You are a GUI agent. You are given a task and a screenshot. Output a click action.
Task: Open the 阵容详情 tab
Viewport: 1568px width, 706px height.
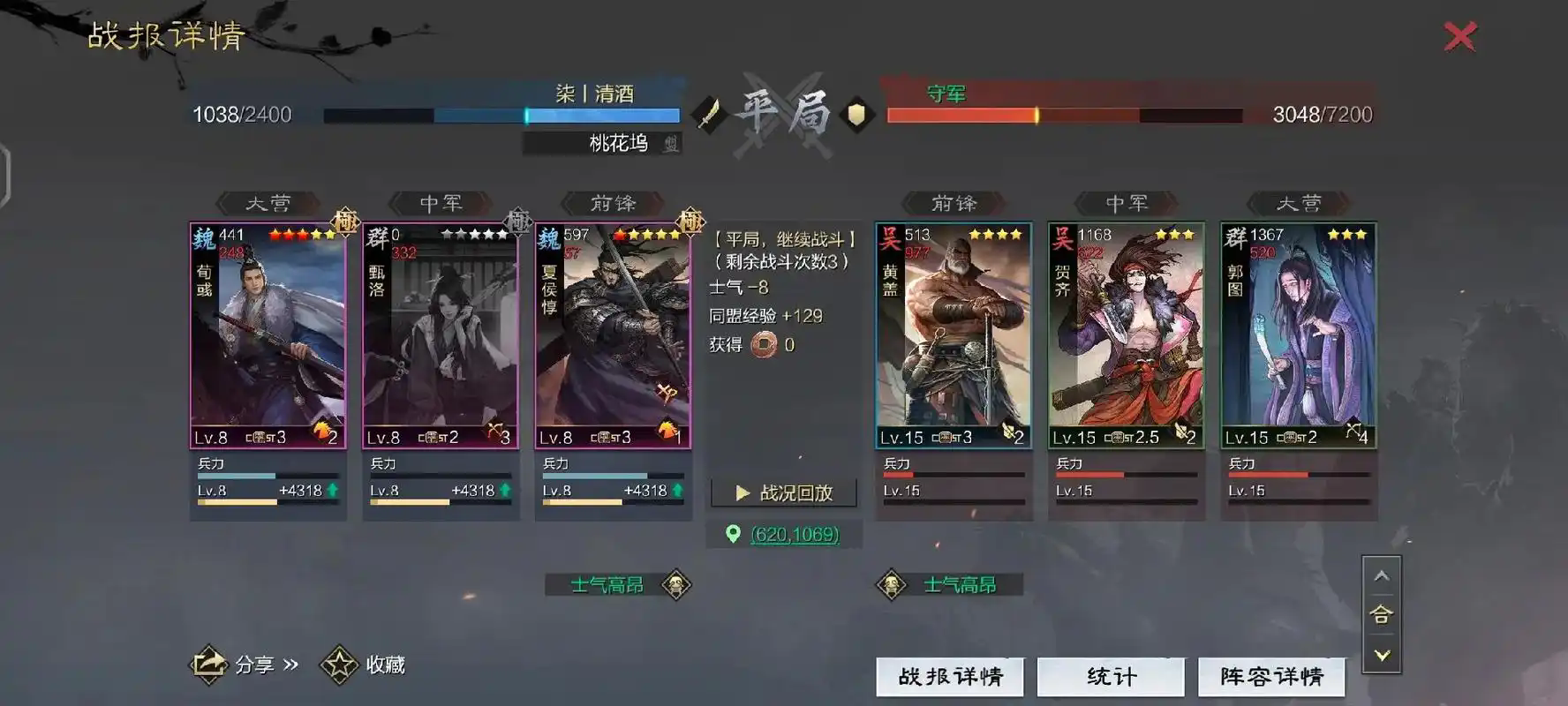1271,676
